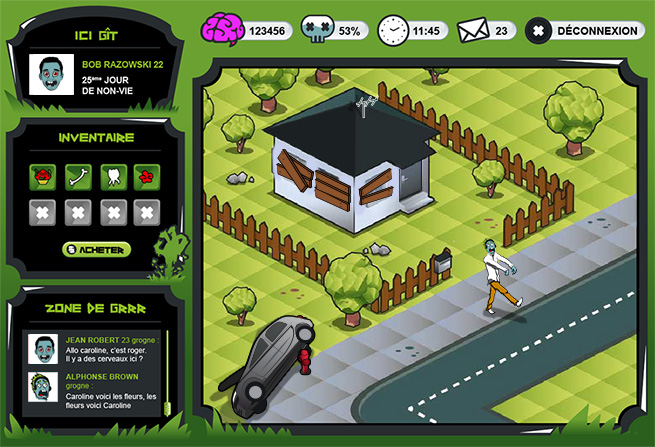655x447 pixels.
Task: Click the Déconnexion logout button
Action: click(584, 31)
